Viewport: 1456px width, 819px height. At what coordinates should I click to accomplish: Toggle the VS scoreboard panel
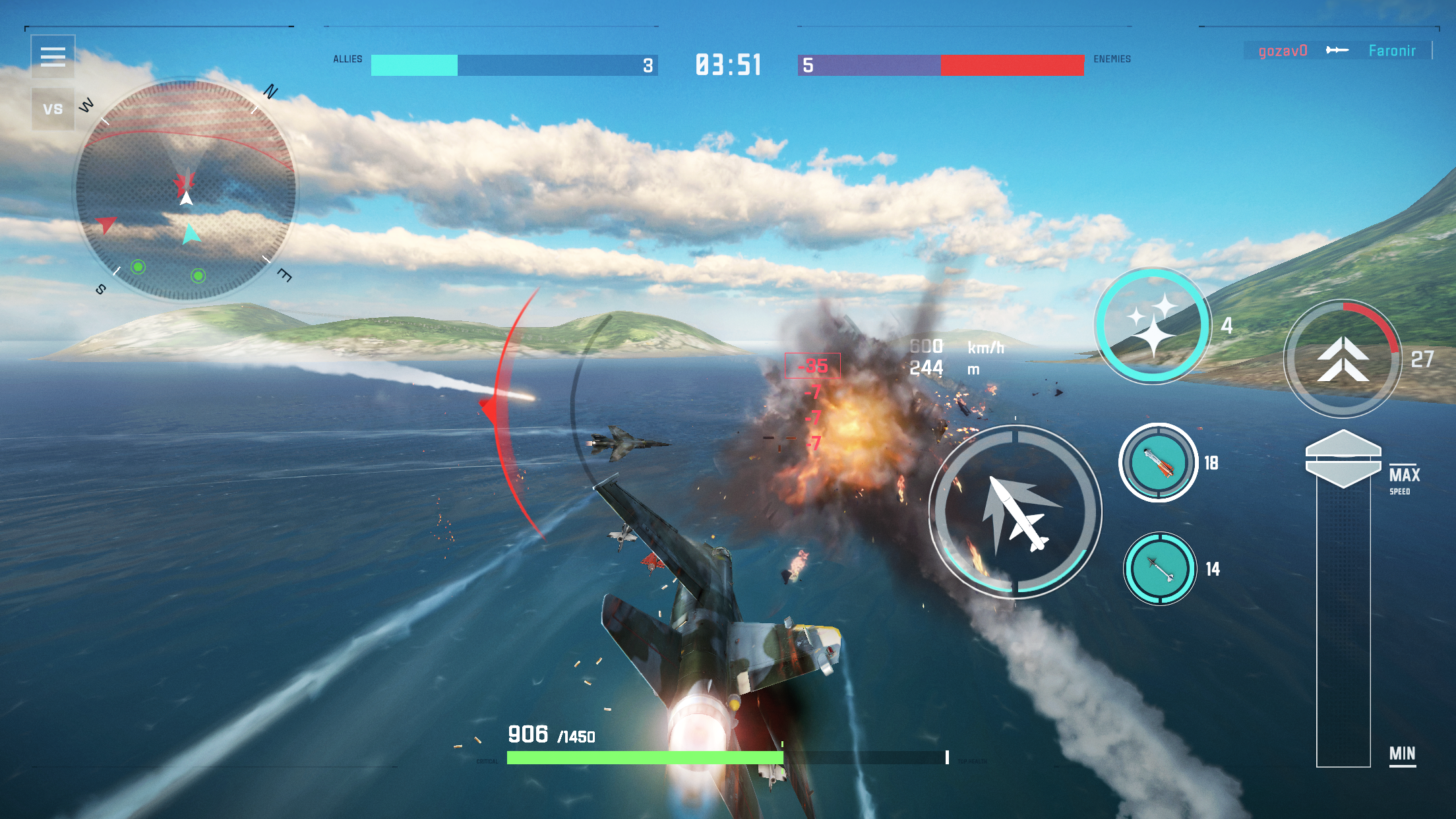click(x=53, y=107)
